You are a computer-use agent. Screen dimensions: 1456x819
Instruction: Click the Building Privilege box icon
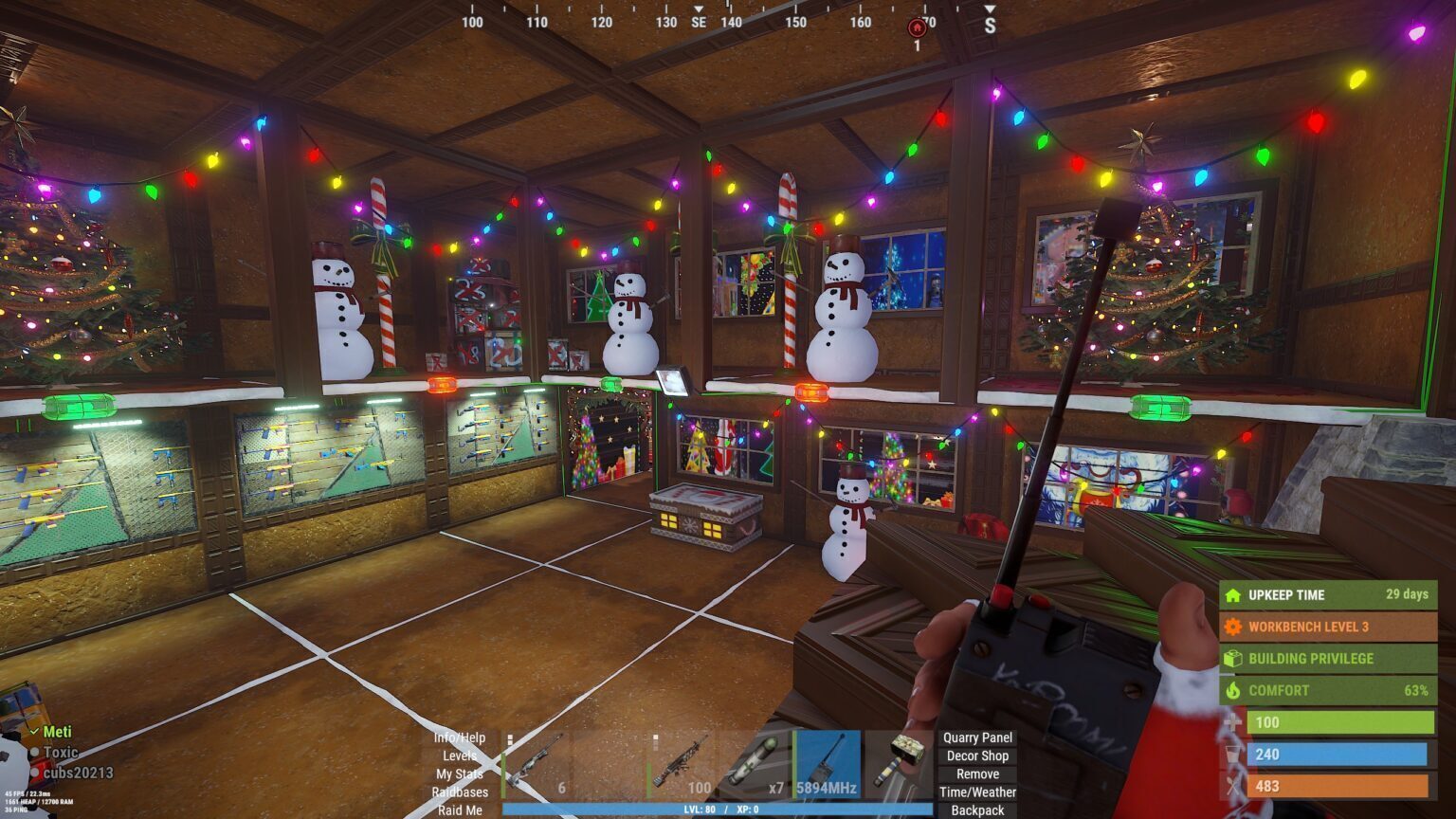1231,658
